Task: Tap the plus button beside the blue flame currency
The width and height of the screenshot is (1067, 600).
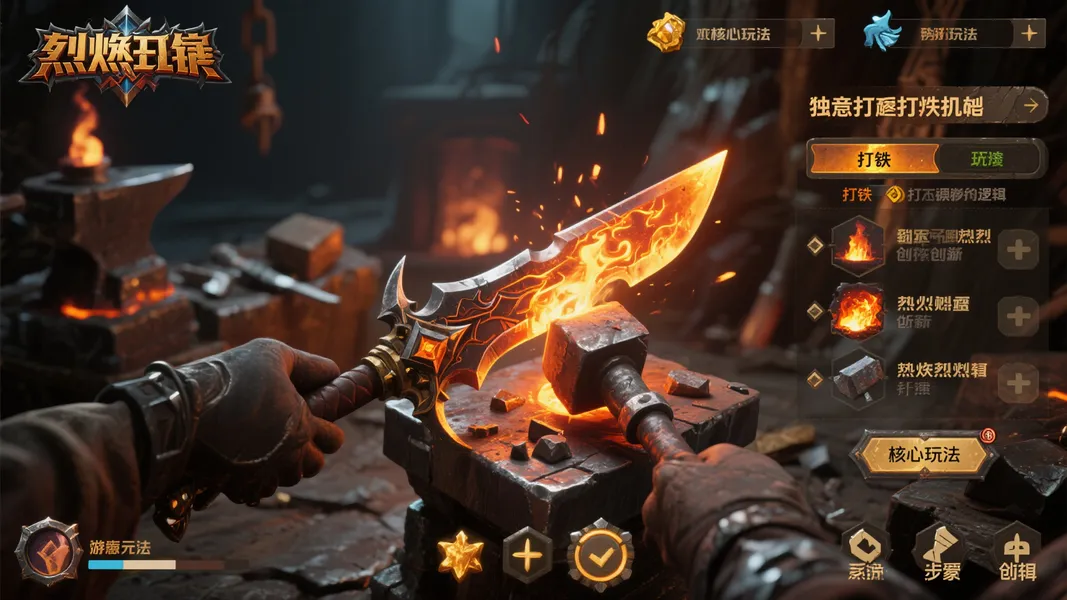Action: pyautogui.click(x=1028, y=33)
